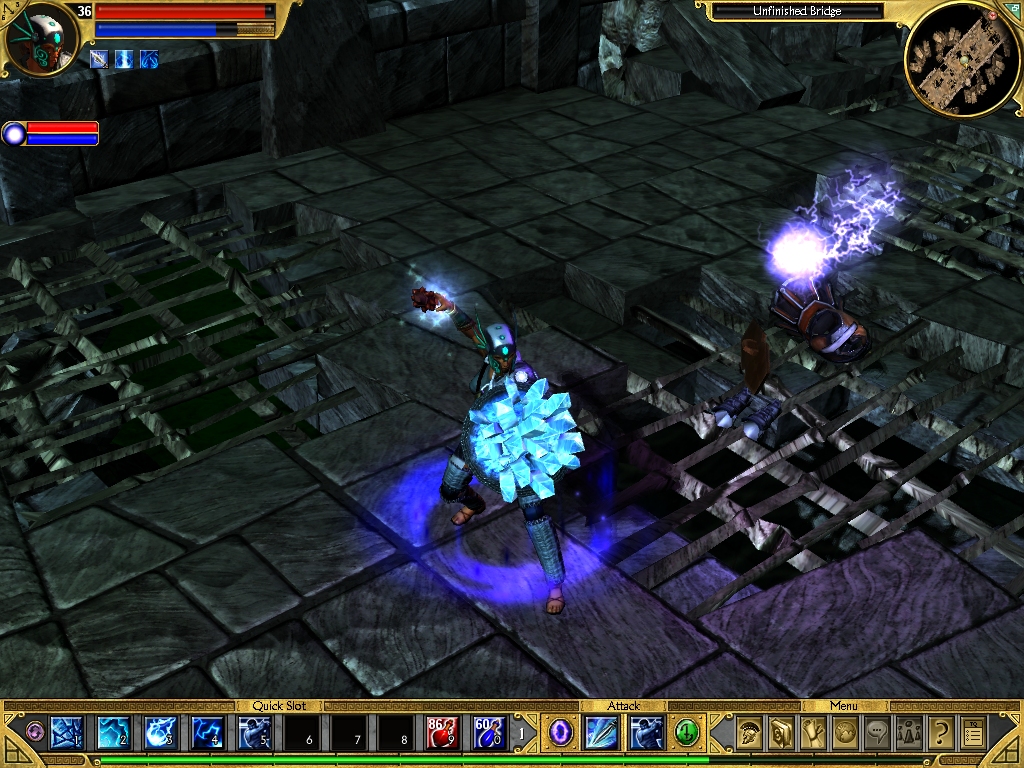Choose the warrior figure attack skill slot
Viewport: 1024px width, 768px height.
[646, 733]
